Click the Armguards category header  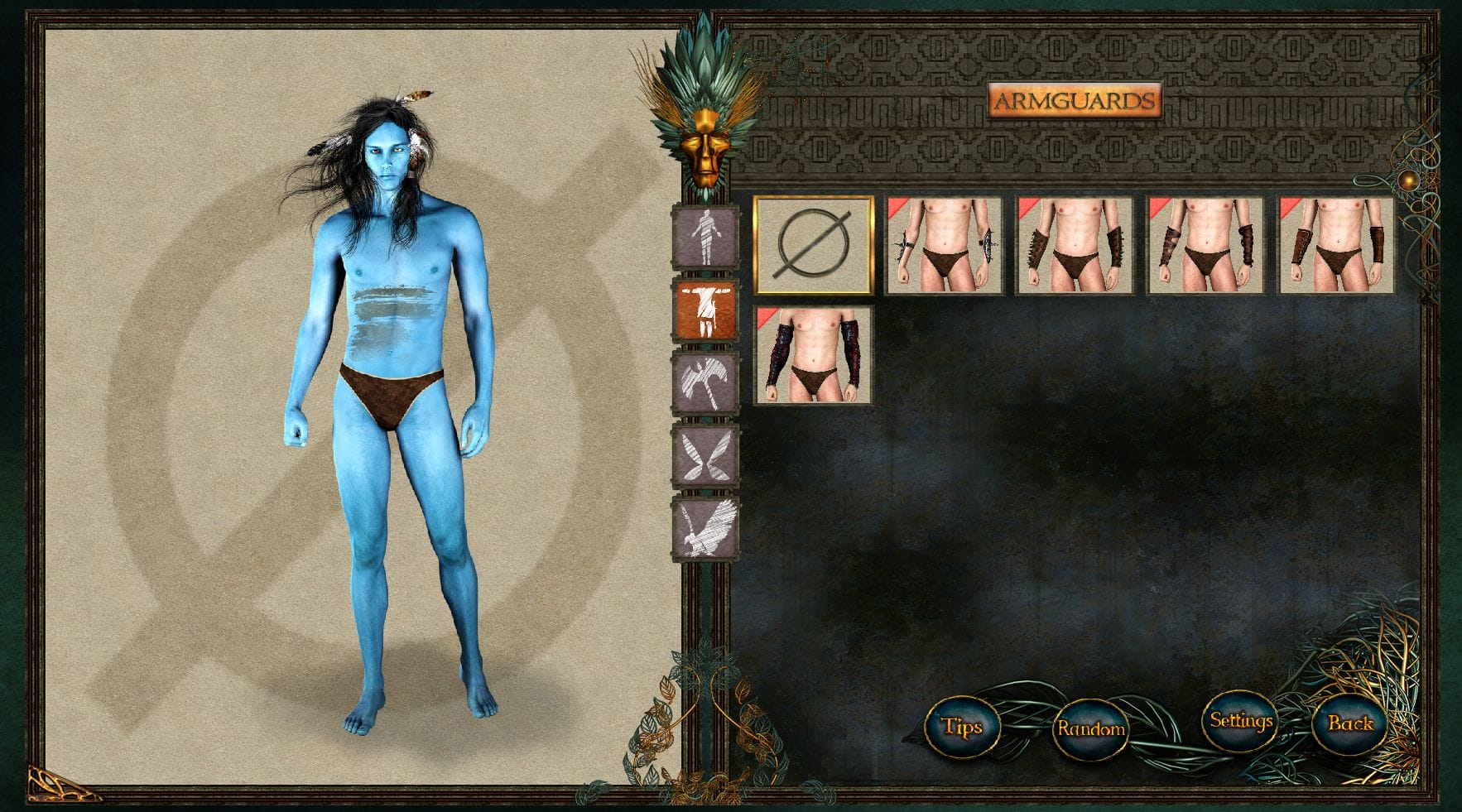(1074, 102)
